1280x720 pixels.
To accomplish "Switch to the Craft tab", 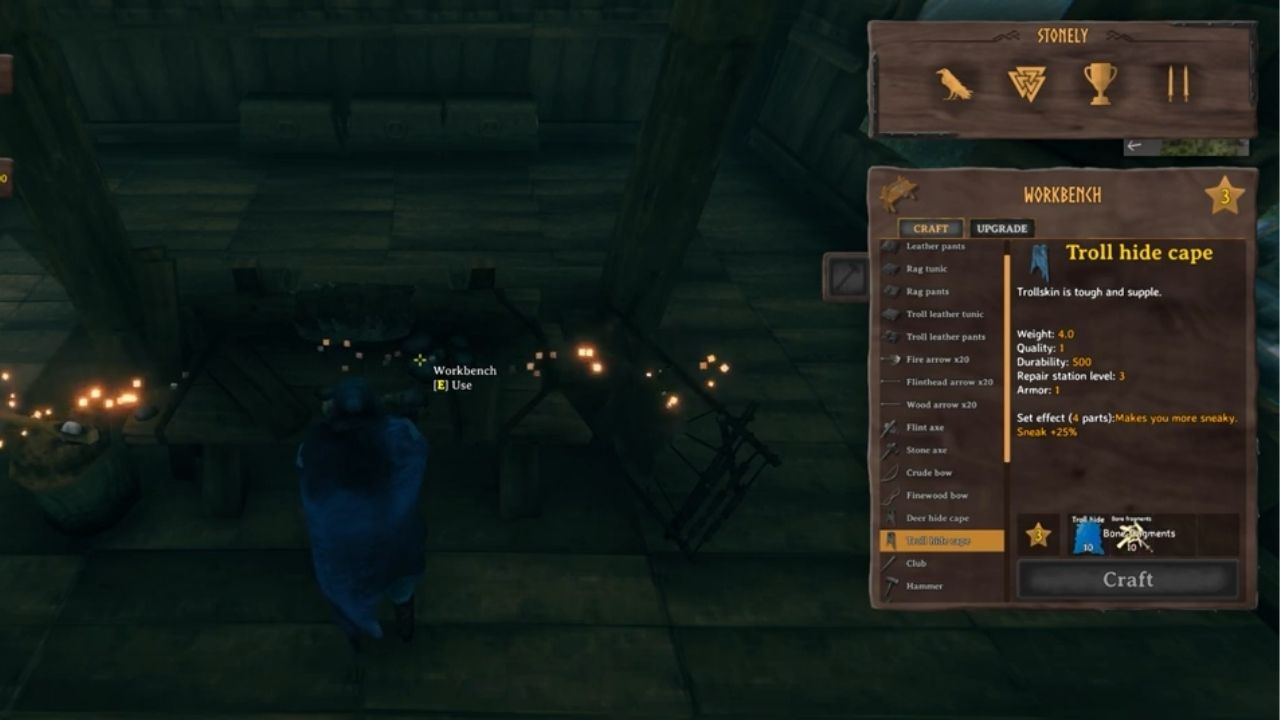I will tap(930, 228).
